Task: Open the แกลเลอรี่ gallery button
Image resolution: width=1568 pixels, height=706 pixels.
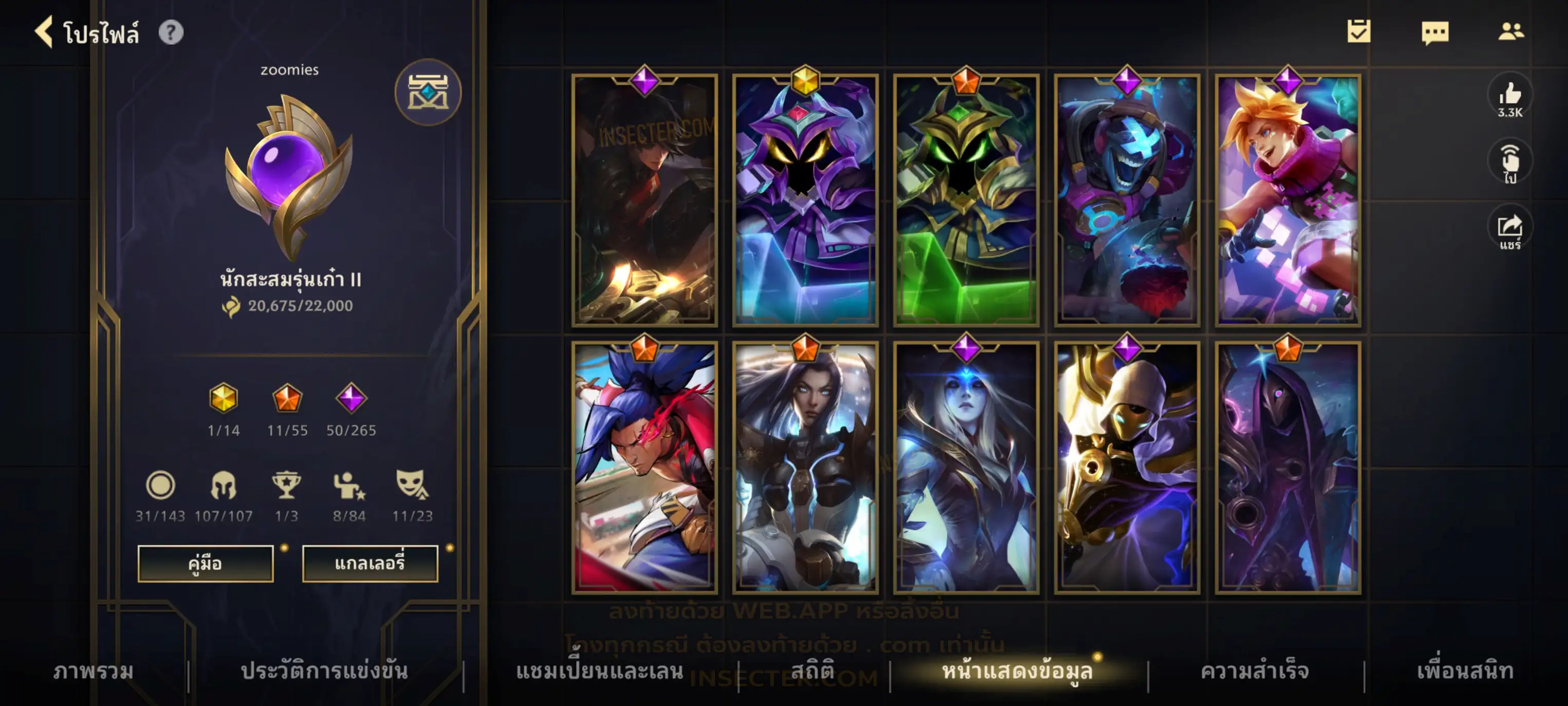Action: pos(370,564)
